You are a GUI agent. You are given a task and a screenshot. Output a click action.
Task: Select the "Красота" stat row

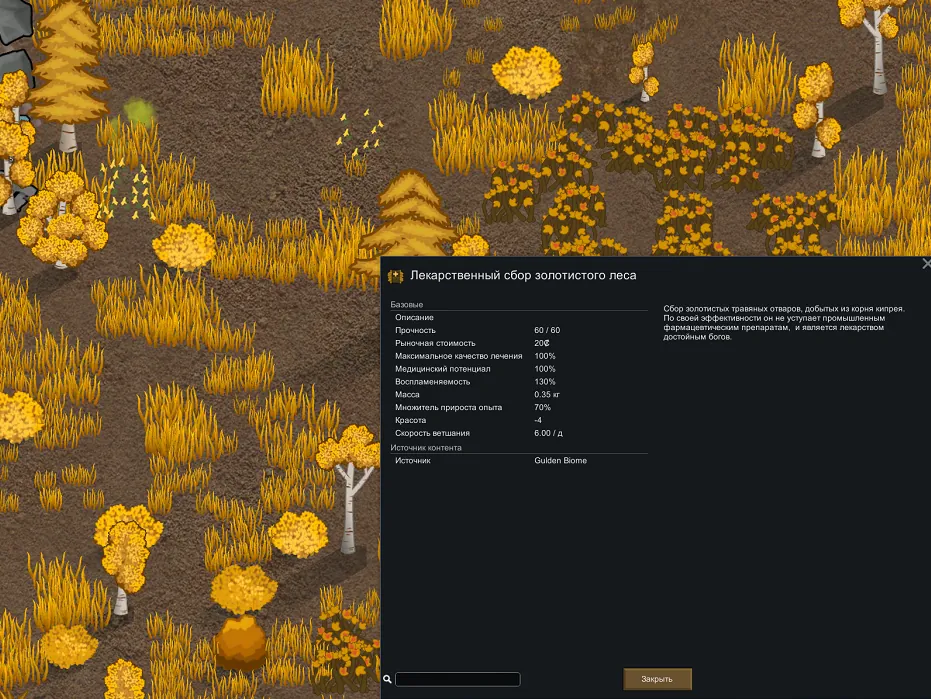[519, 420]
